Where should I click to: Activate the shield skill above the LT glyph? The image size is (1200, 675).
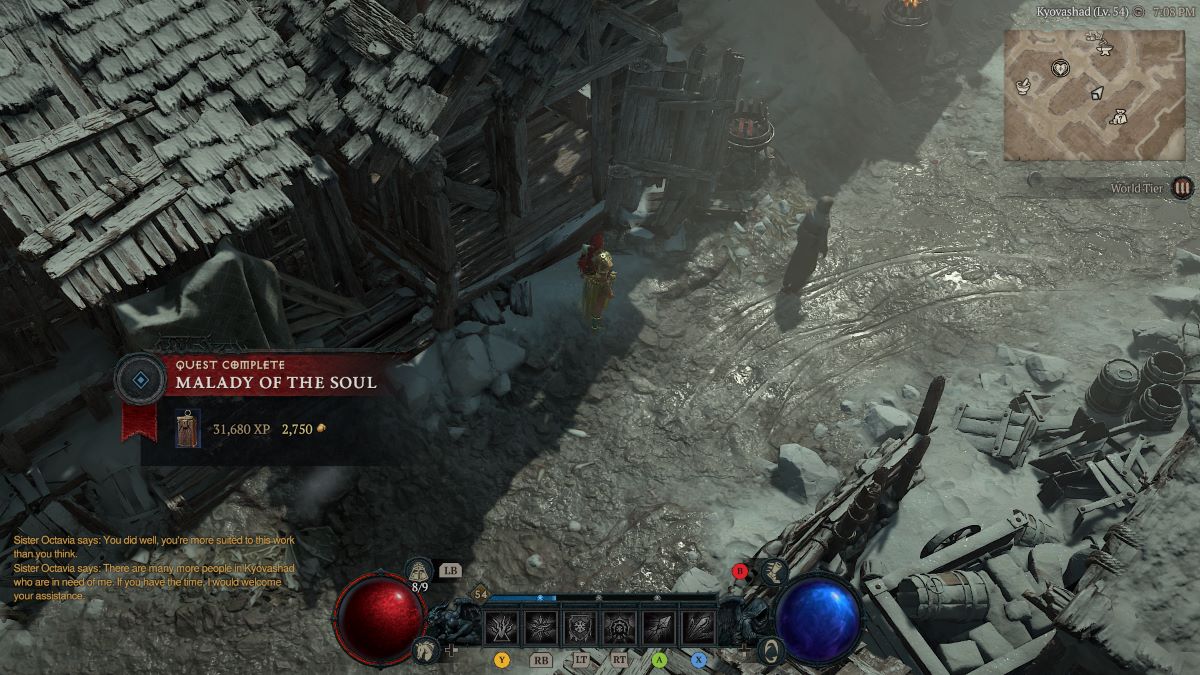coord(579,628)
